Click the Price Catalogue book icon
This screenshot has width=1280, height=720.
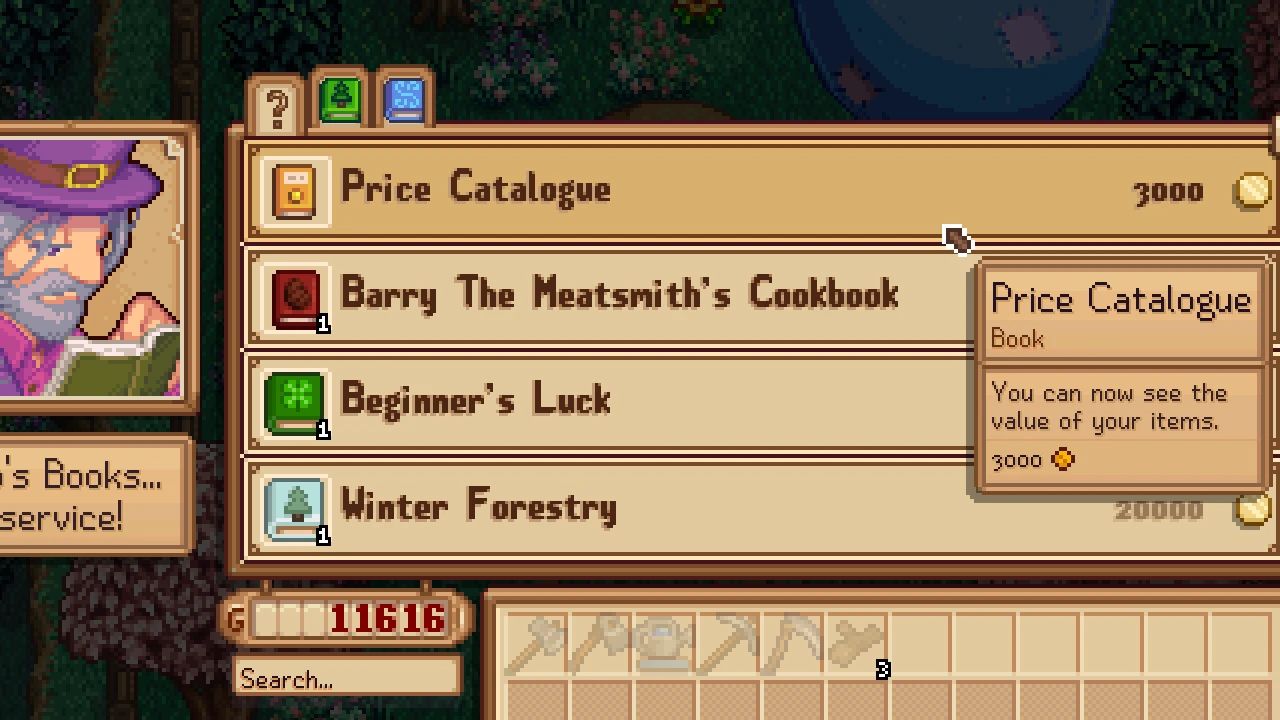tap(293, 189)
